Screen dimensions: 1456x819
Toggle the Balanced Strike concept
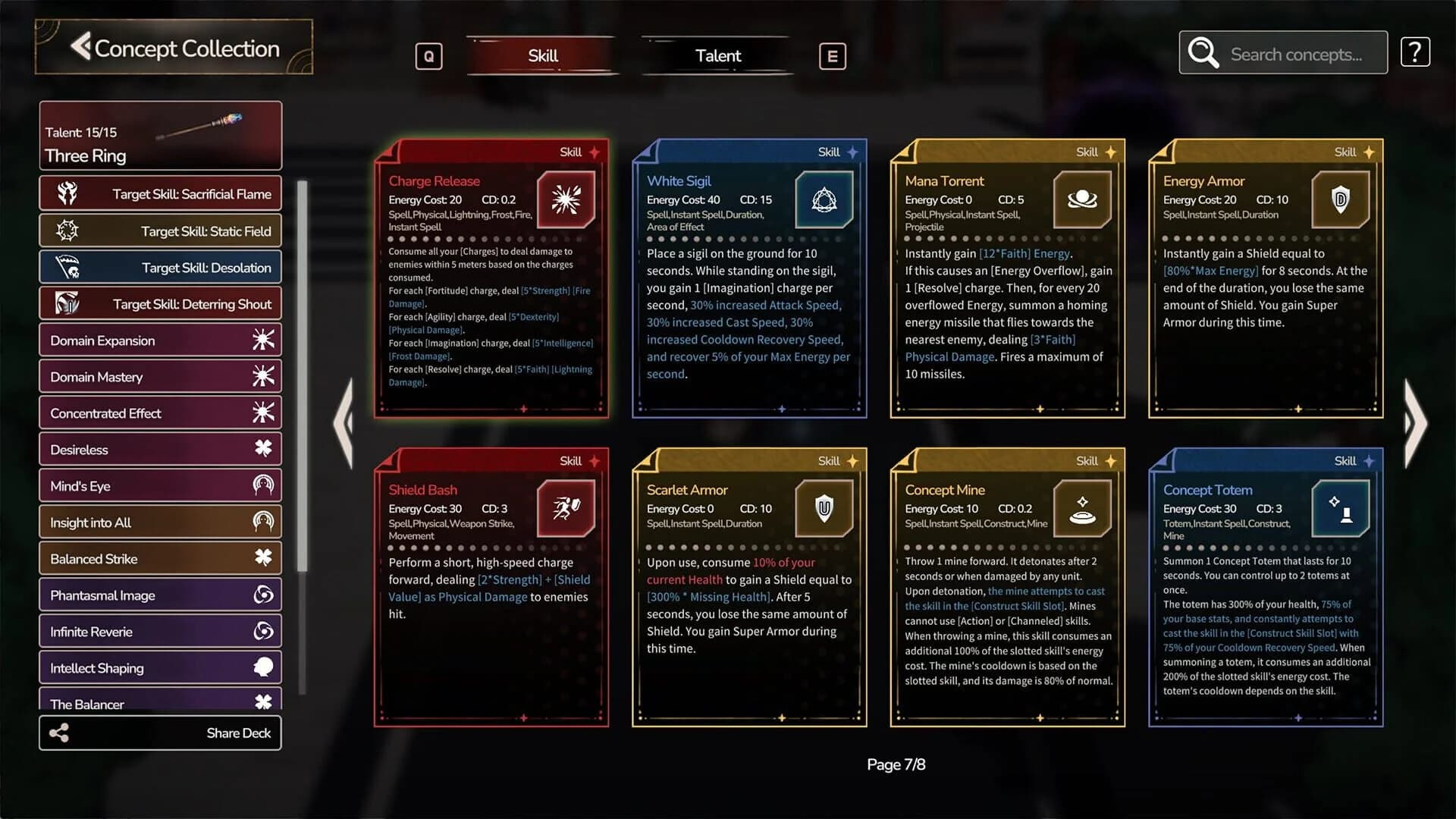pos(160,558)
